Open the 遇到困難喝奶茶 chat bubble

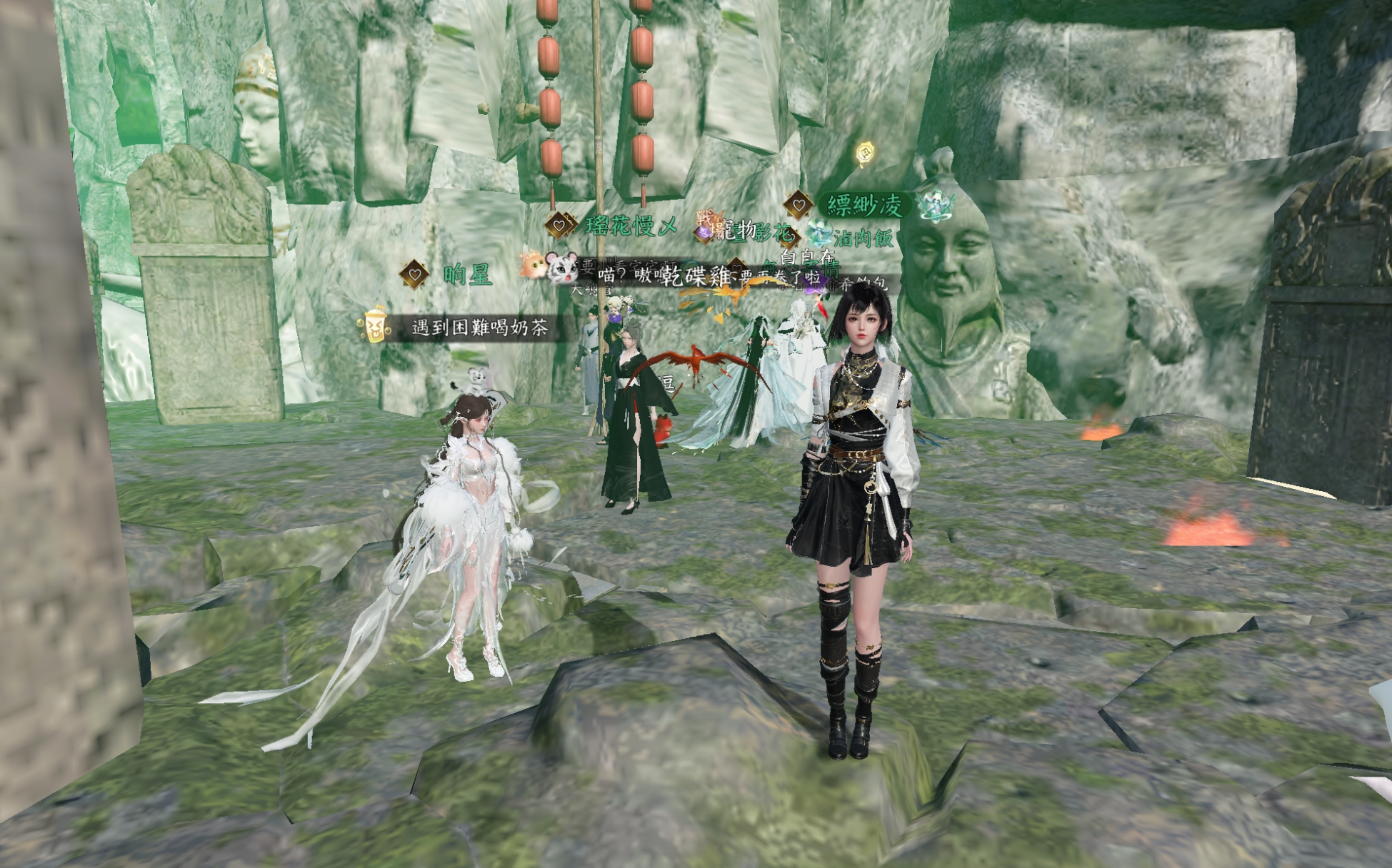pos(479,328)
